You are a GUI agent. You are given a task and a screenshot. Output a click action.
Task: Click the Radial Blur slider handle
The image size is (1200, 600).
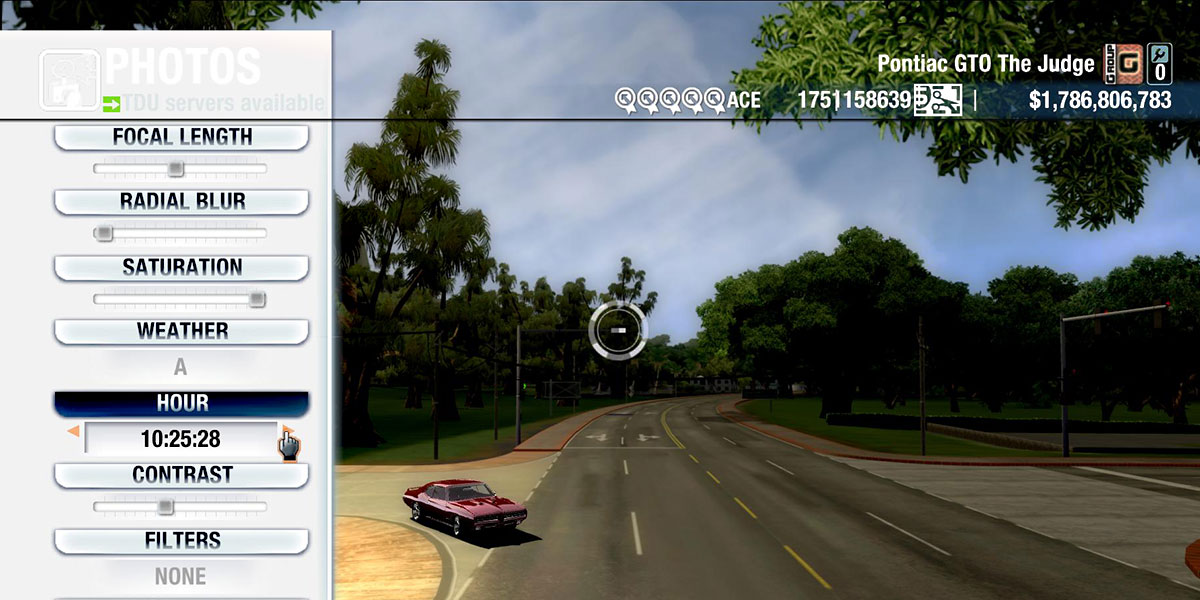pos(103,233)
